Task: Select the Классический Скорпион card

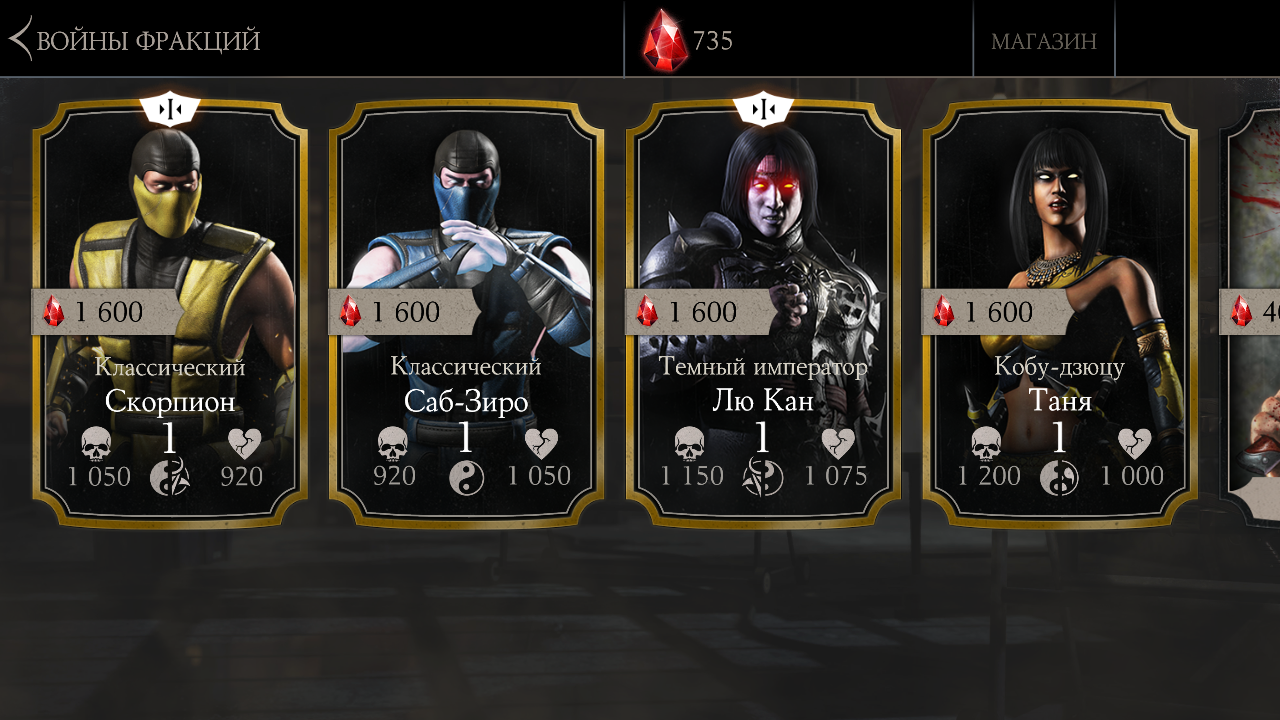Action: click(x=170, y=312)
